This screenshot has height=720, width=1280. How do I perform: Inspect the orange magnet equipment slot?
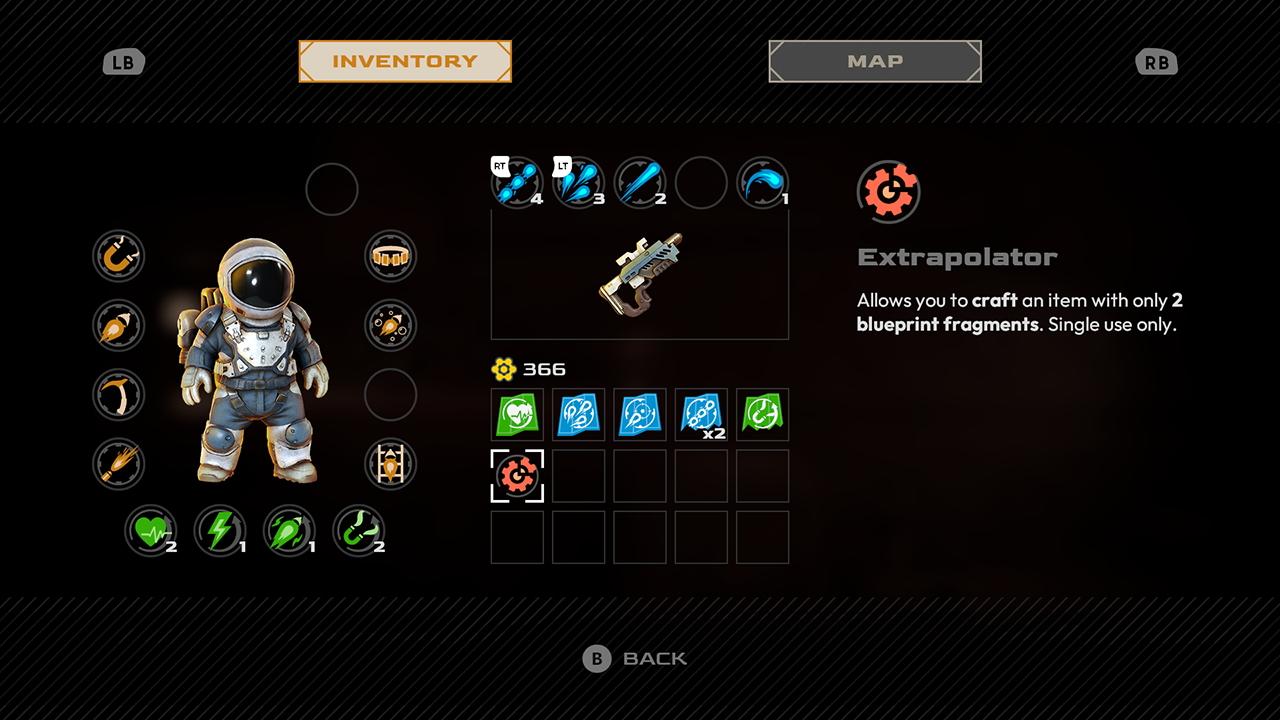pyautogui.click(x=119, y=256)
